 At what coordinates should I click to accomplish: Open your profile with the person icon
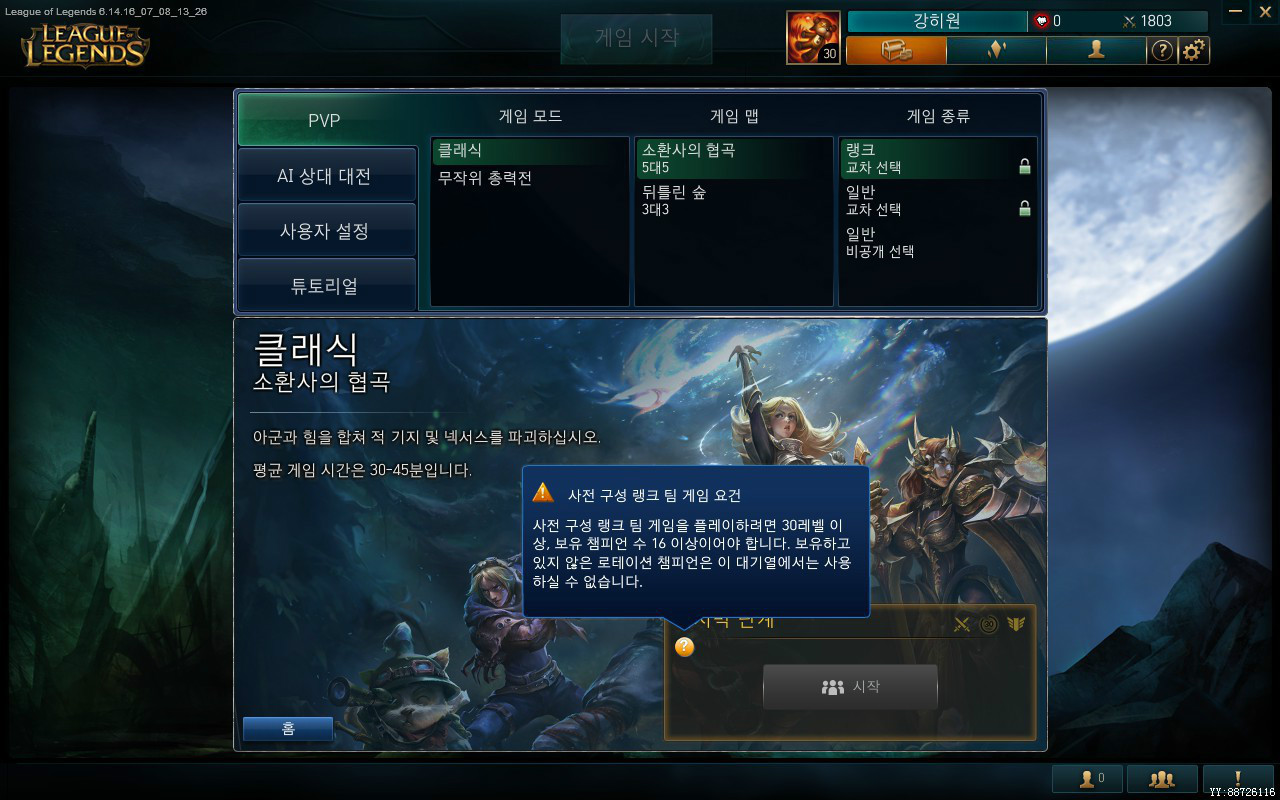coord(1095,50)
